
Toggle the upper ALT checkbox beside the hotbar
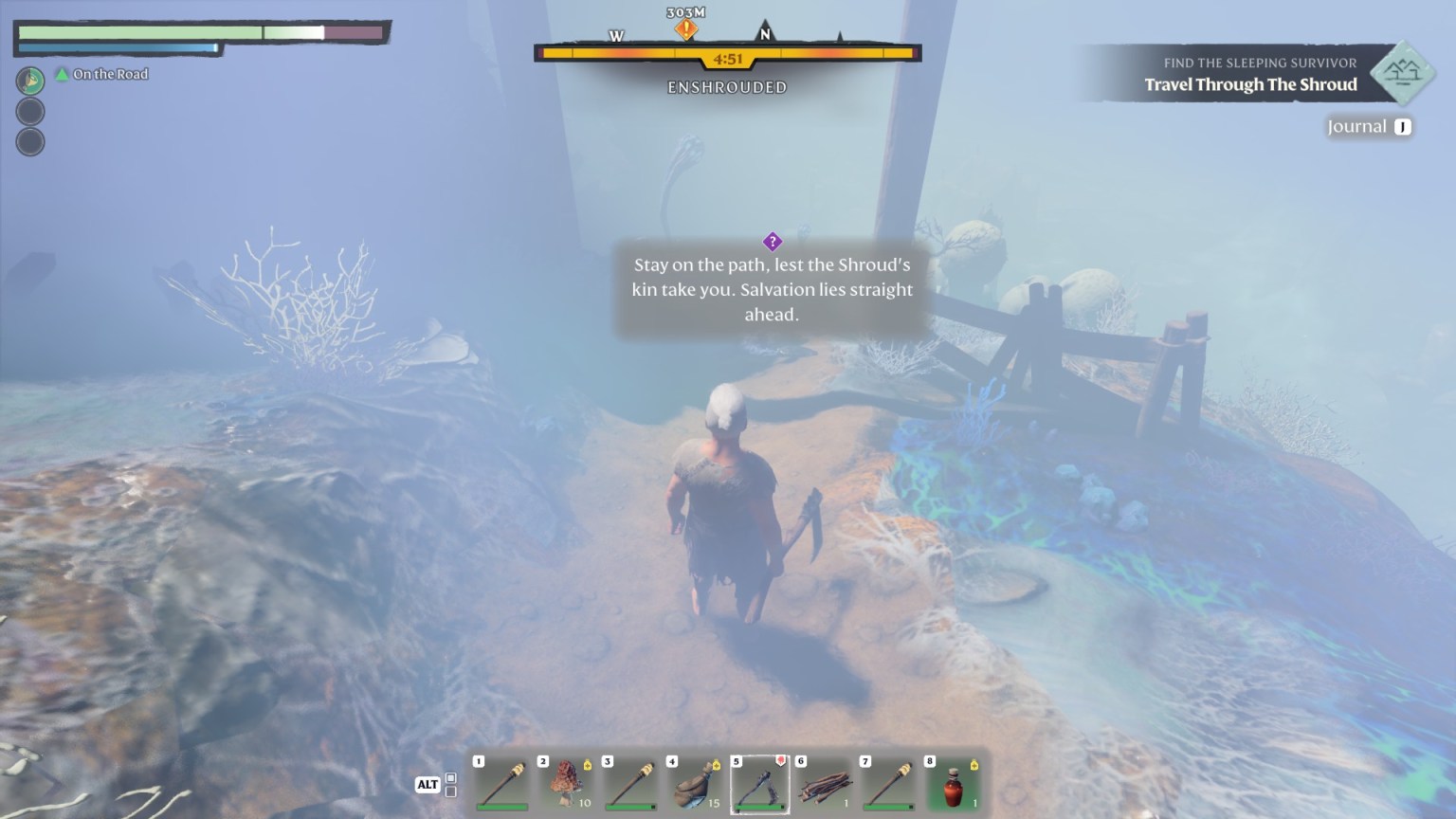coord(449,778)
